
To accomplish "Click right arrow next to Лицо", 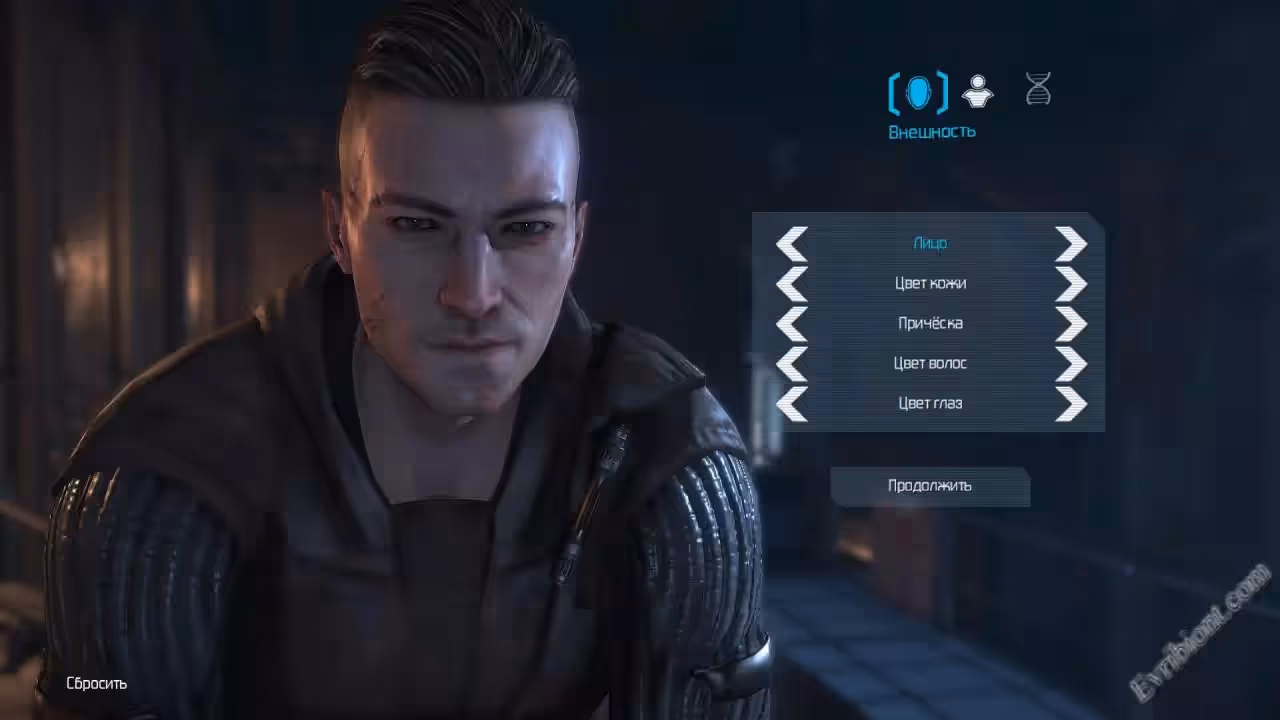I will 1070,243.
